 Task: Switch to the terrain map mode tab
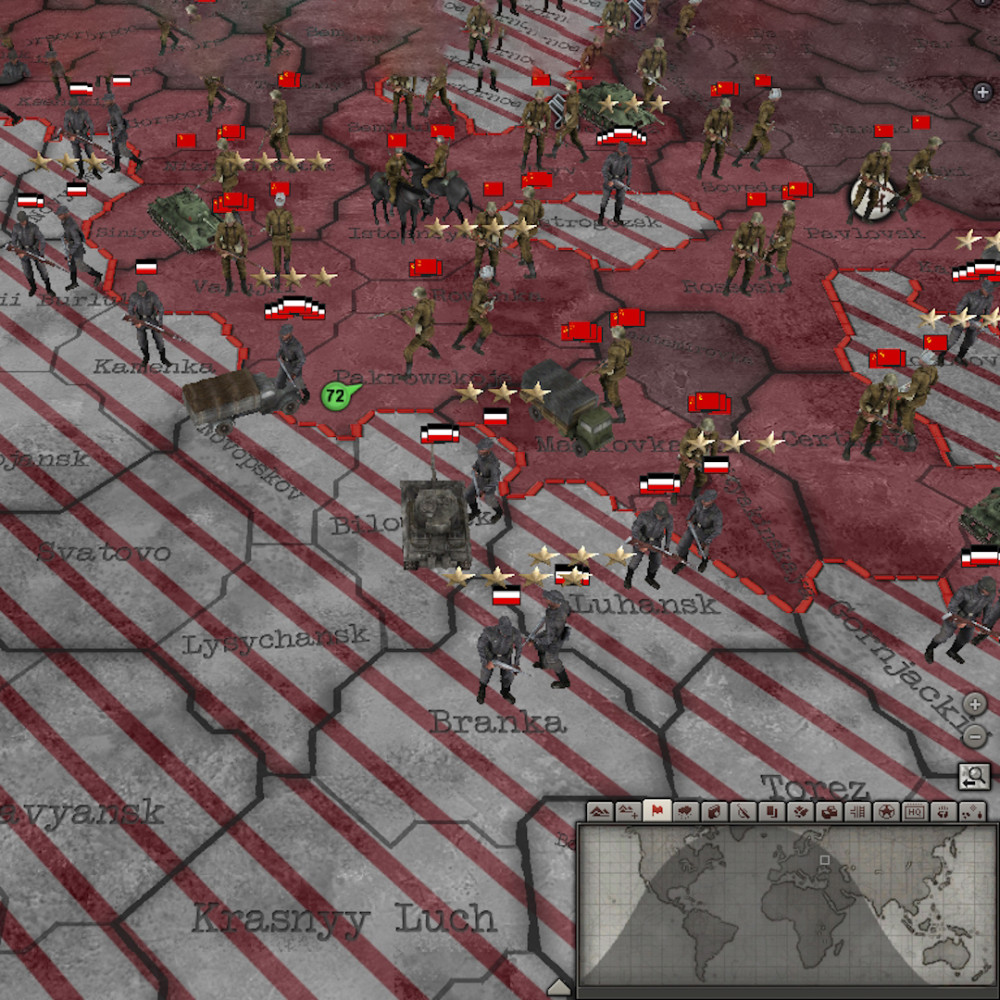(600, 812)
